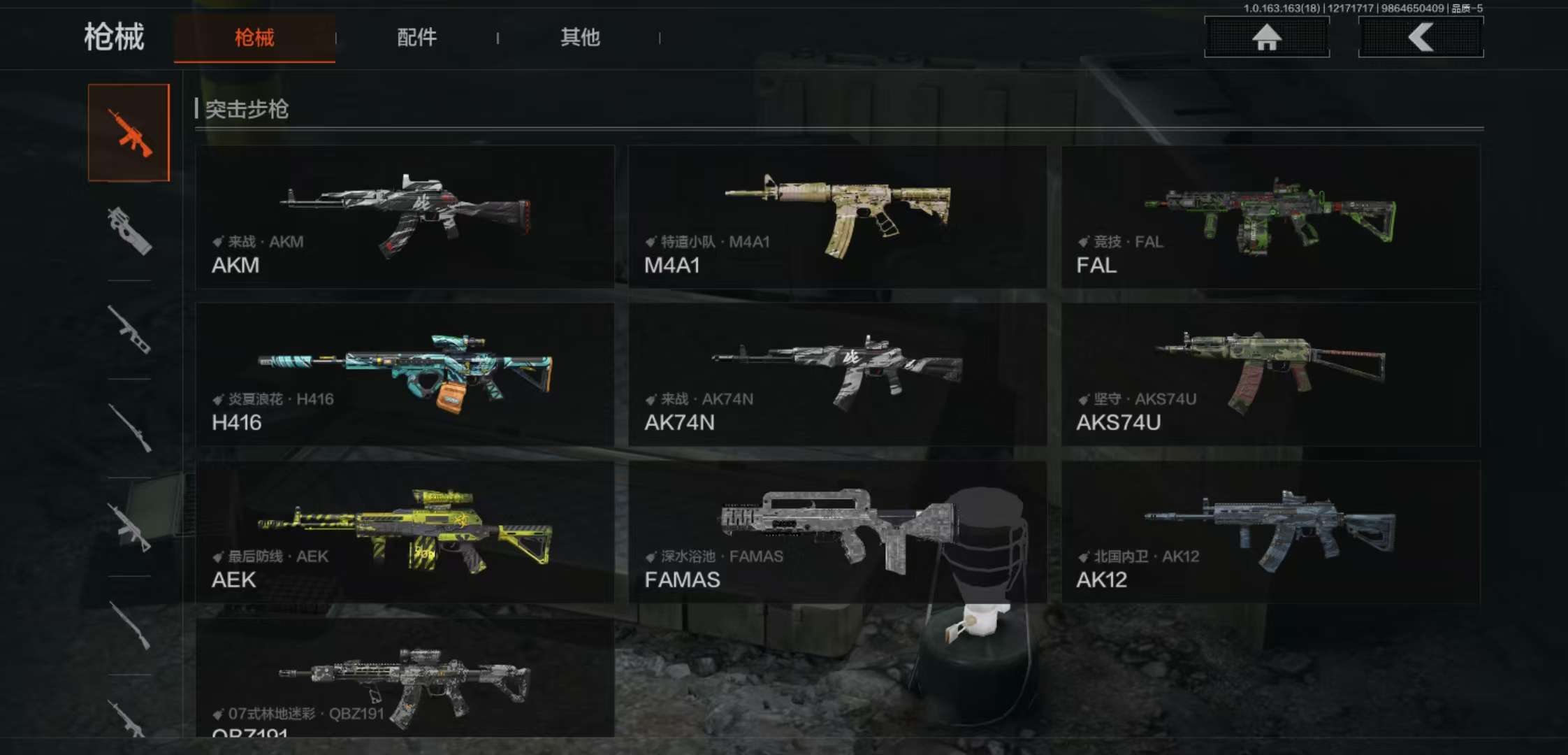
Task: Open the yellow AEK weapon tile
Action: (405, 532)
